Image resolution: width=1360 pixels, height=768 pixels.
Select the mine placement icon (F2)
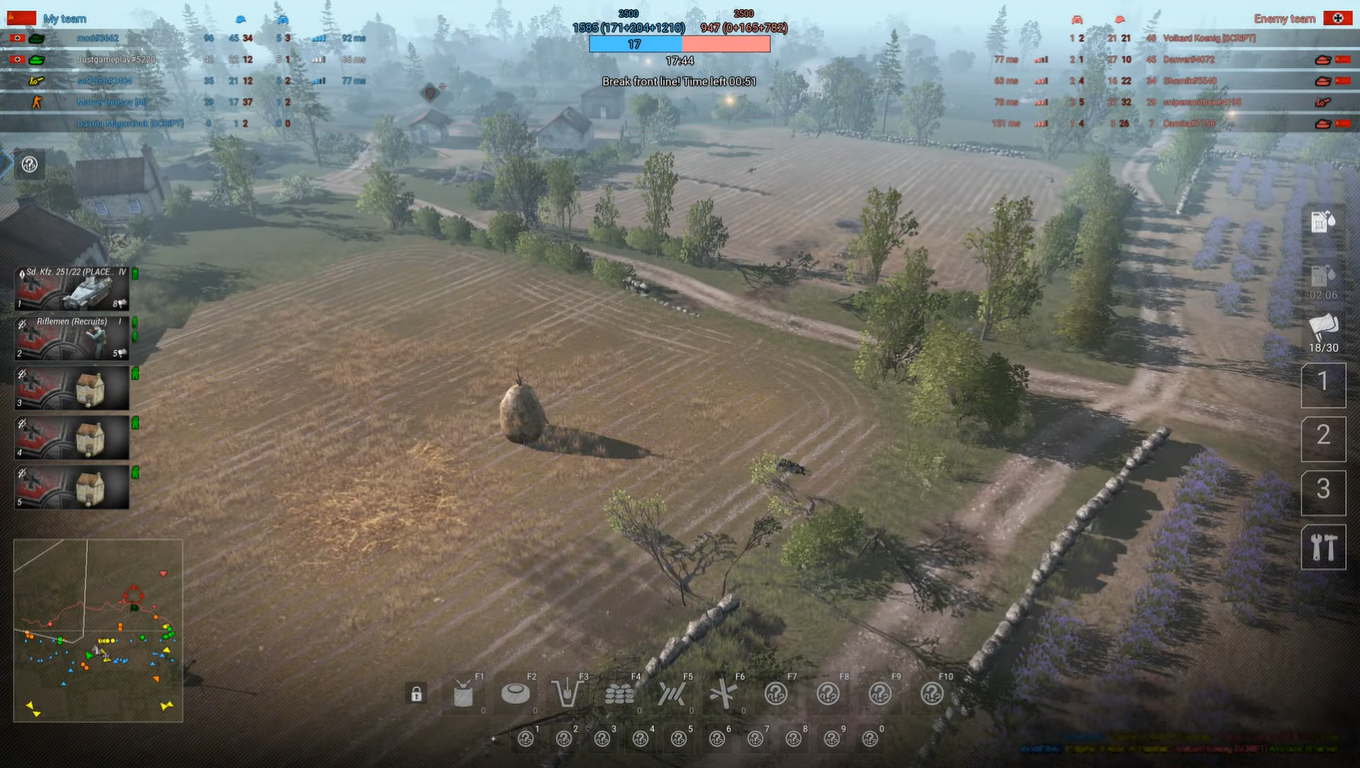click(x=515, y=693)
